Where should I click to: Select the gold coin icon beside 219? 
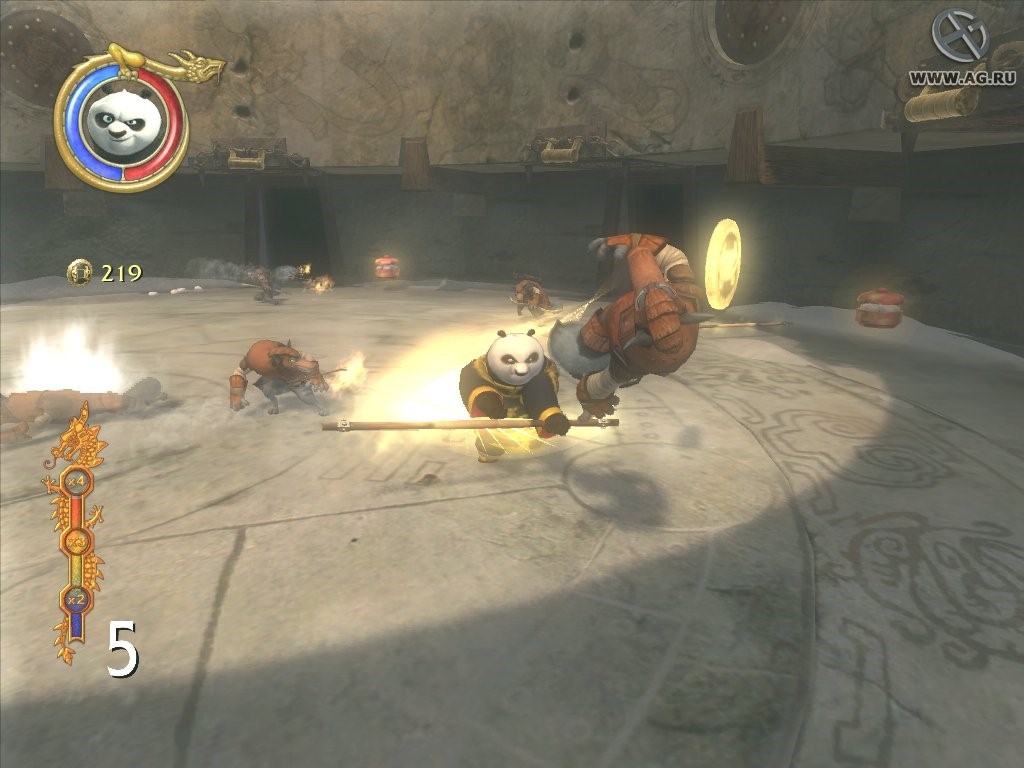point(80,272)
